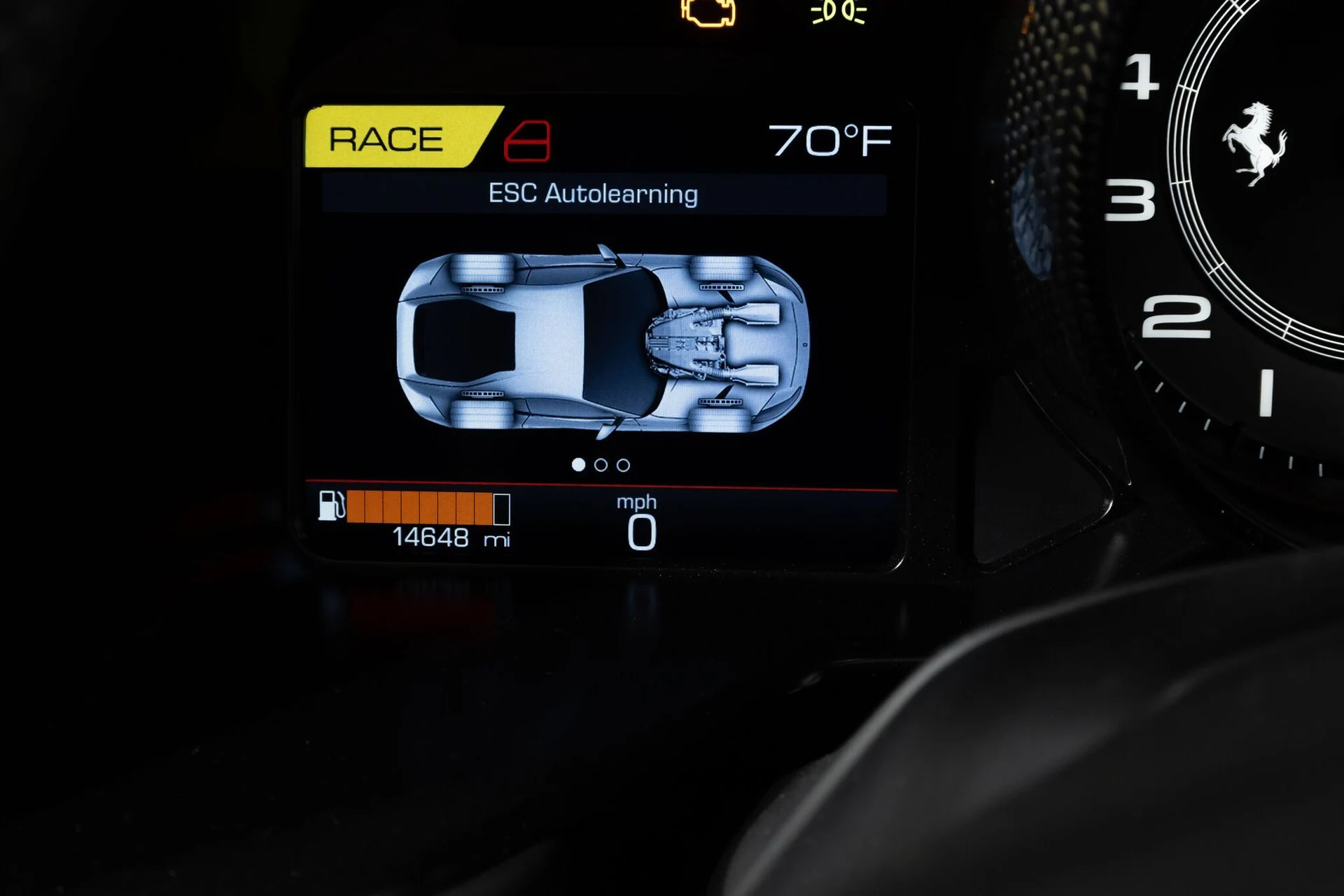1344x896 pixels.
Task: Click the amber check engine light
Action: (708, 13)
